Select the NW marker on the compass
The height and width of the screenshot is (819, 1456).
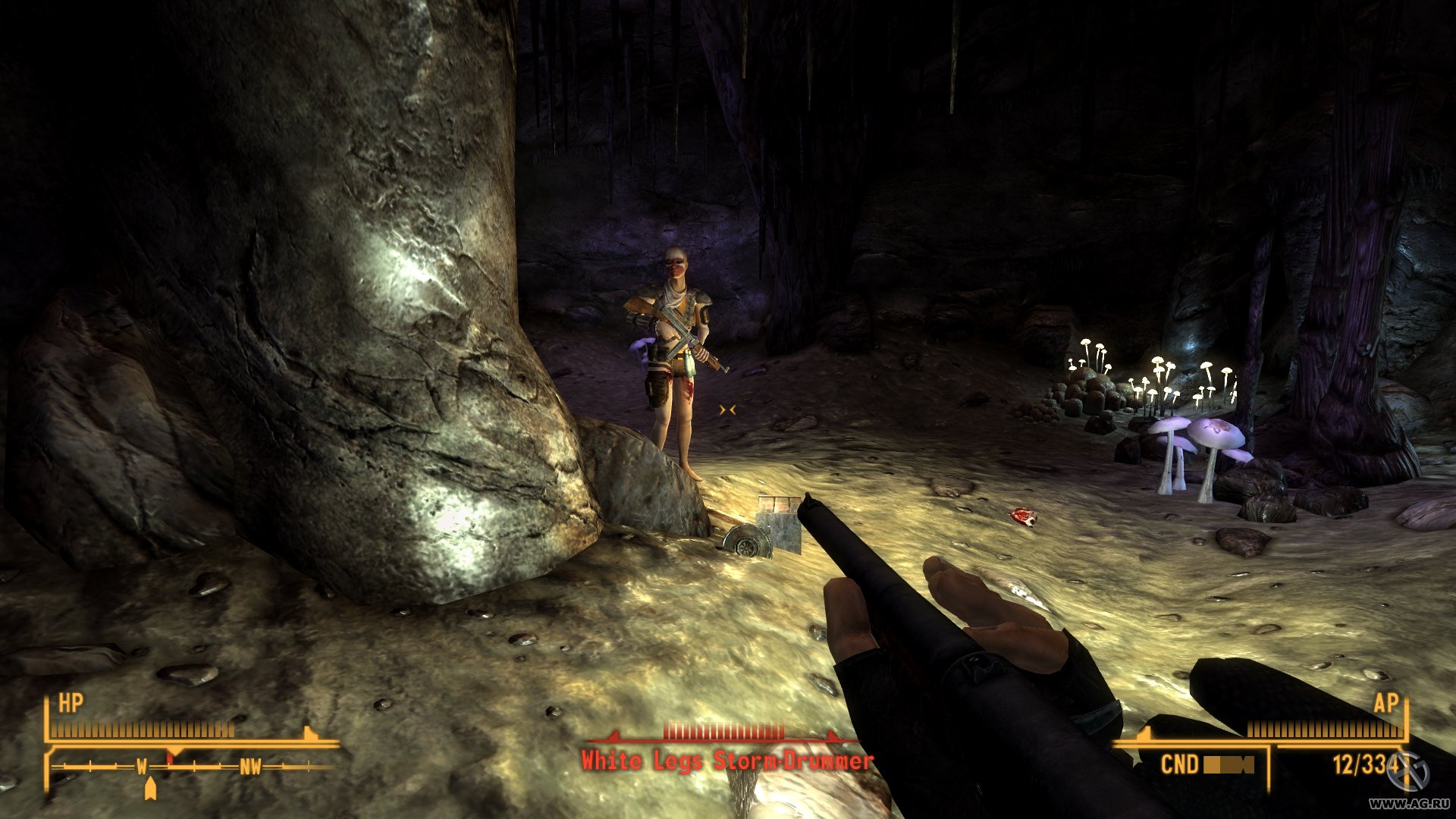pyautogui.click(x=252, y=765)
